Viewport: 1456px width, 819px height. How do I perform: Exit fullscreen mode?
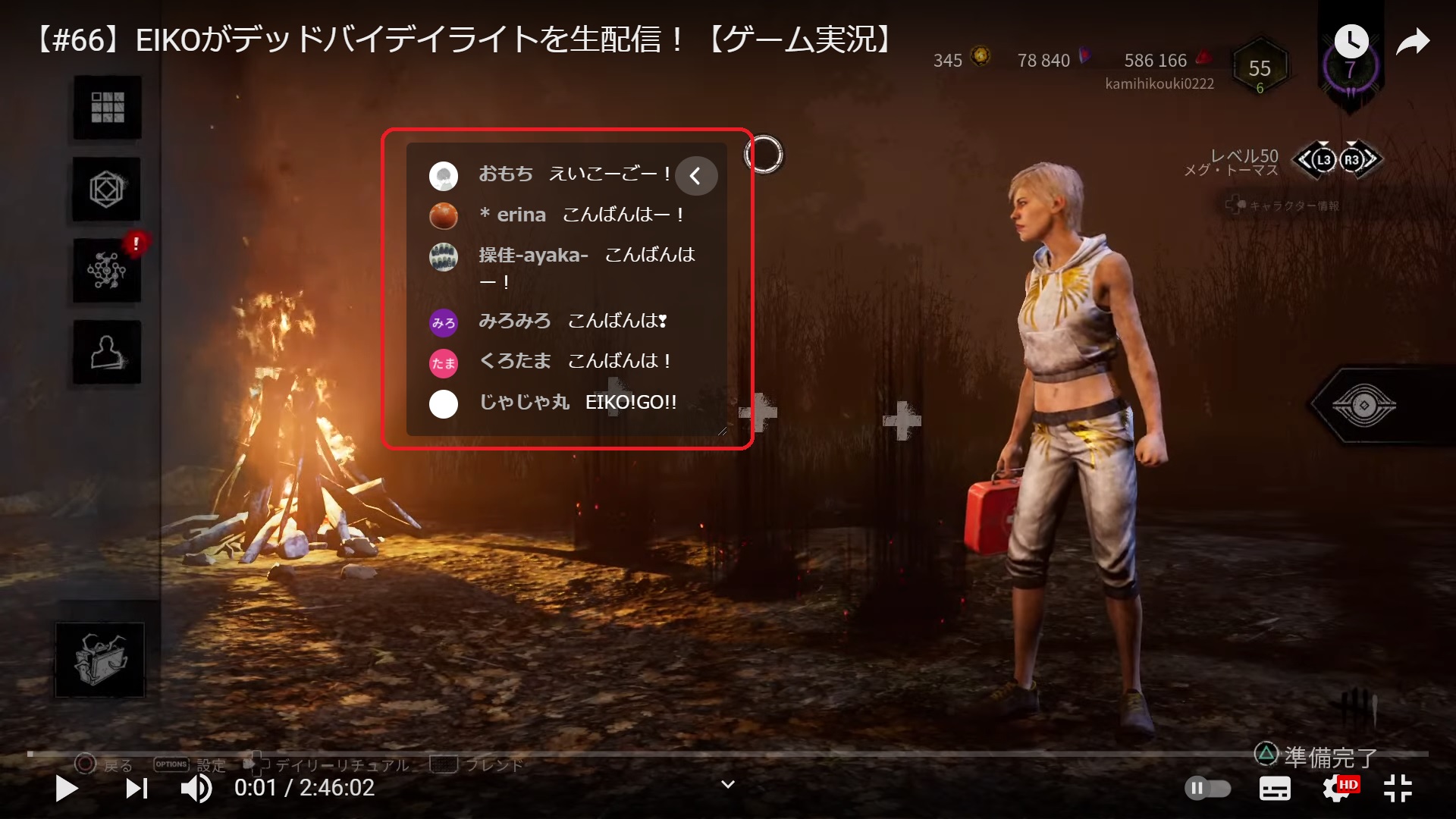point(1399,789)
